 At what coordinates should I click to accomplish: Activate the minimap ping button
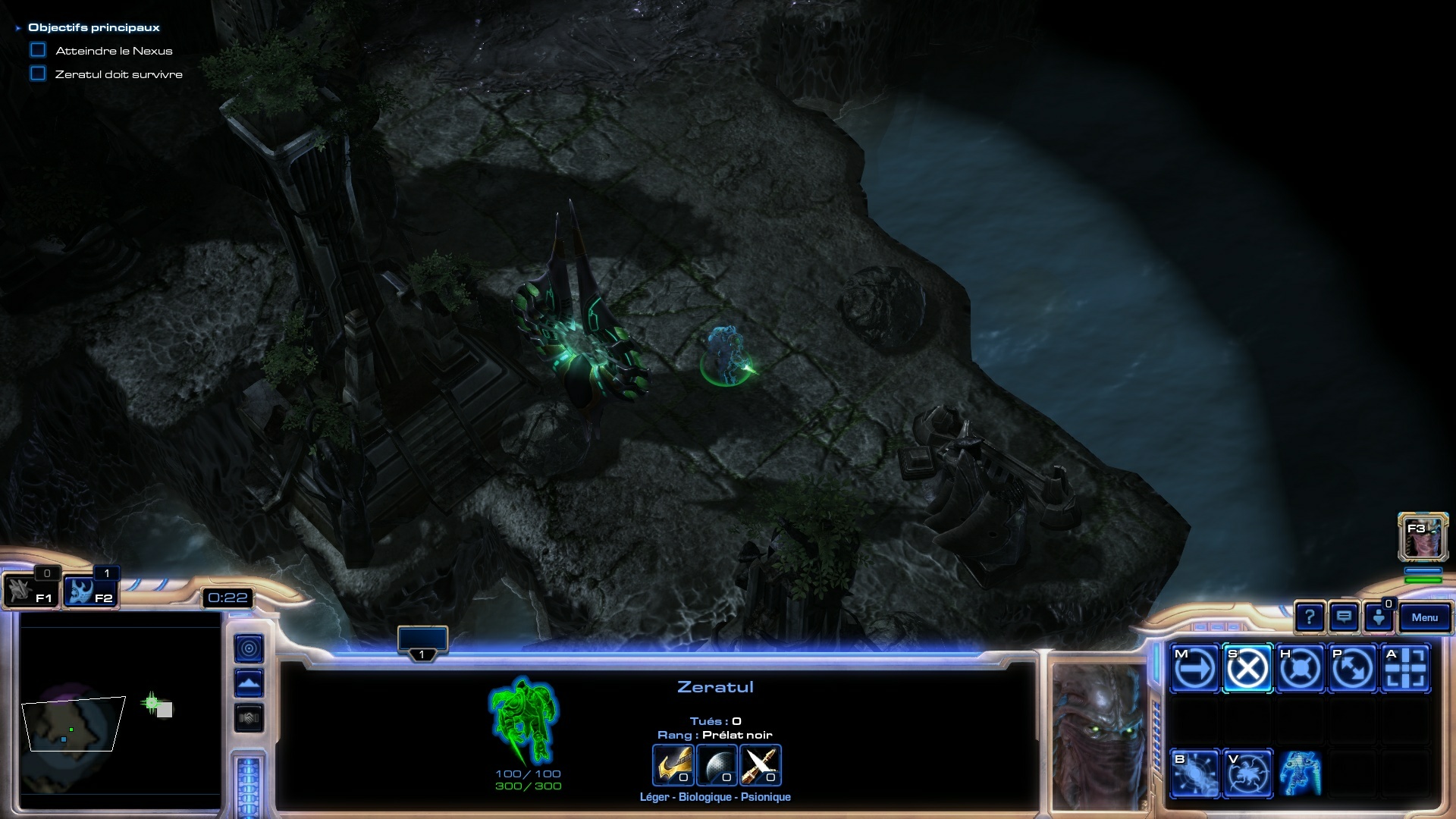tap(249, 648)
